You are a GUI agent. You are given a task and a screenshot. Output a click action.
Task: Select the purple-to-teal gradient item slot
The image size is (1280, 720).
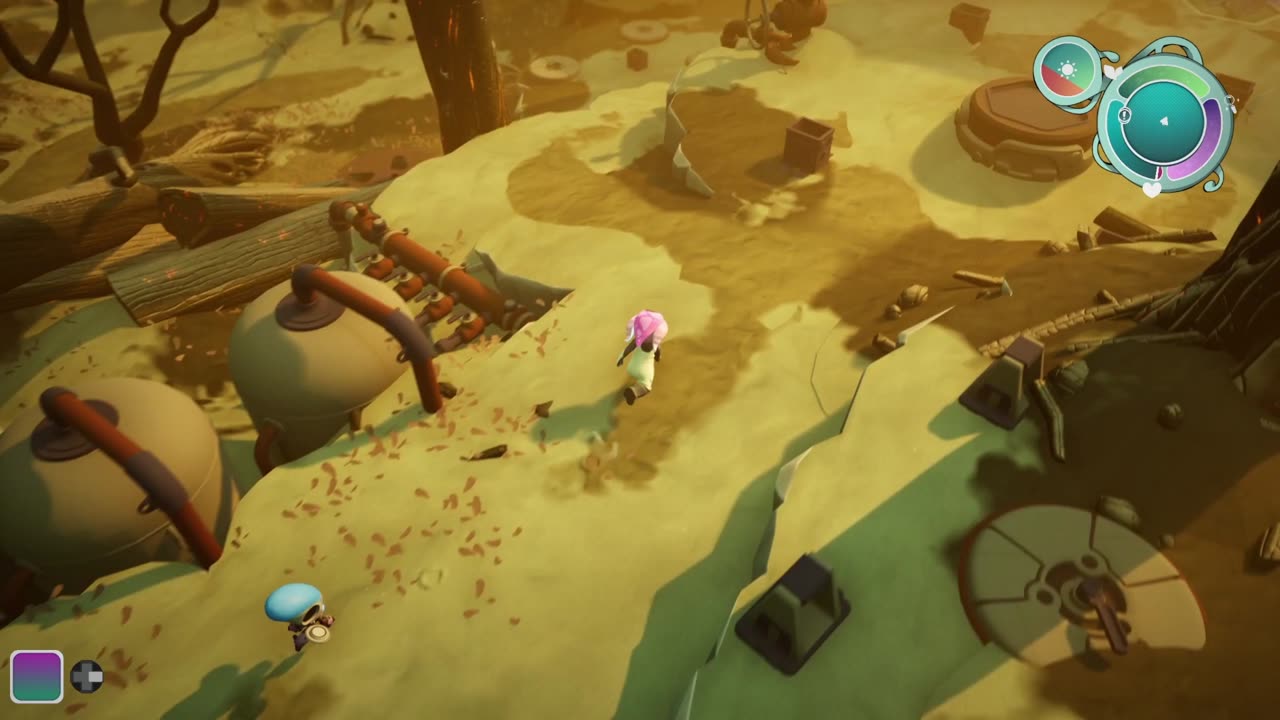37,676
